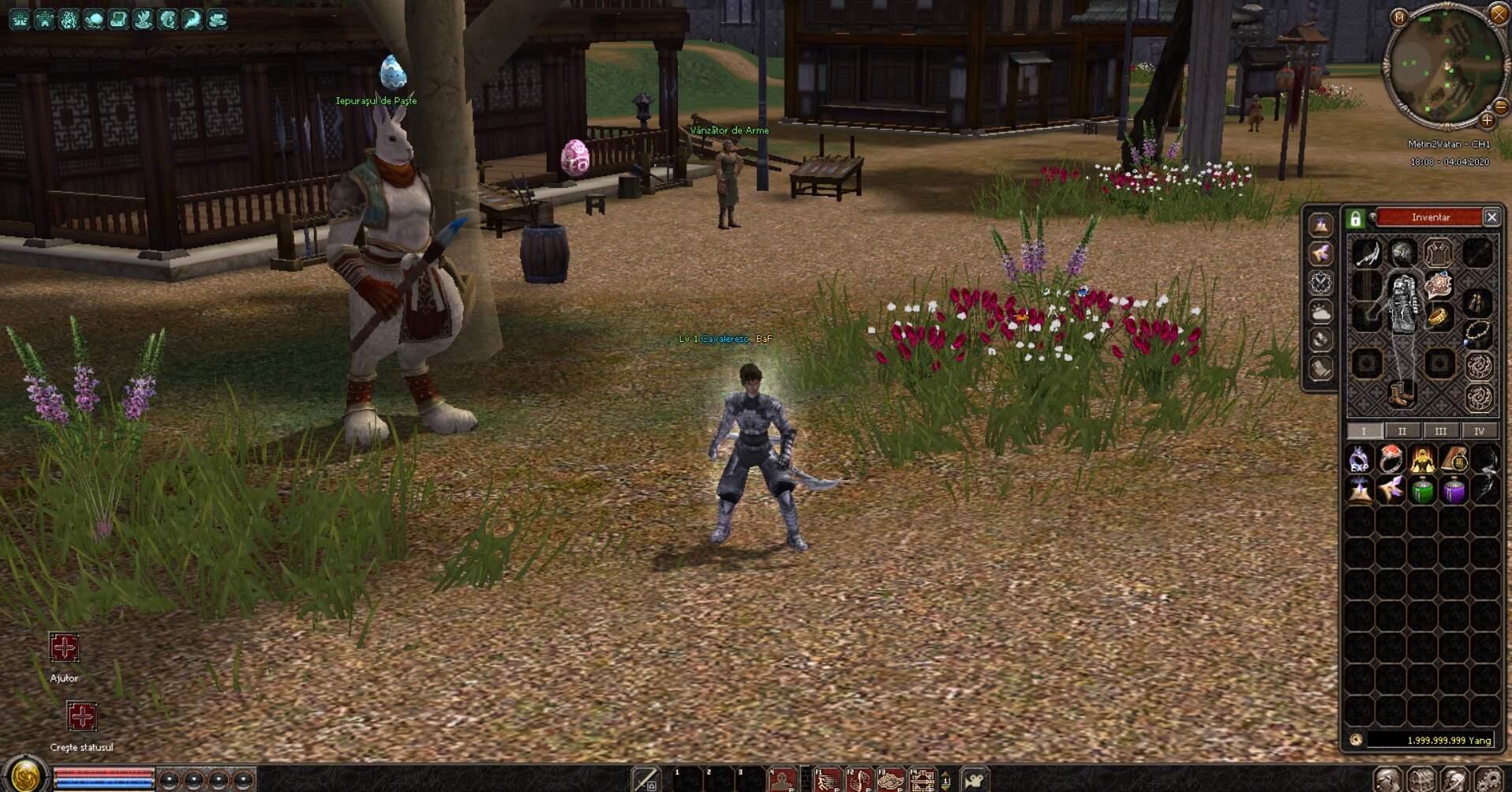Open the world map via M button
The height and width of the screenshot is (792, 1512).
click(1399, 17)
